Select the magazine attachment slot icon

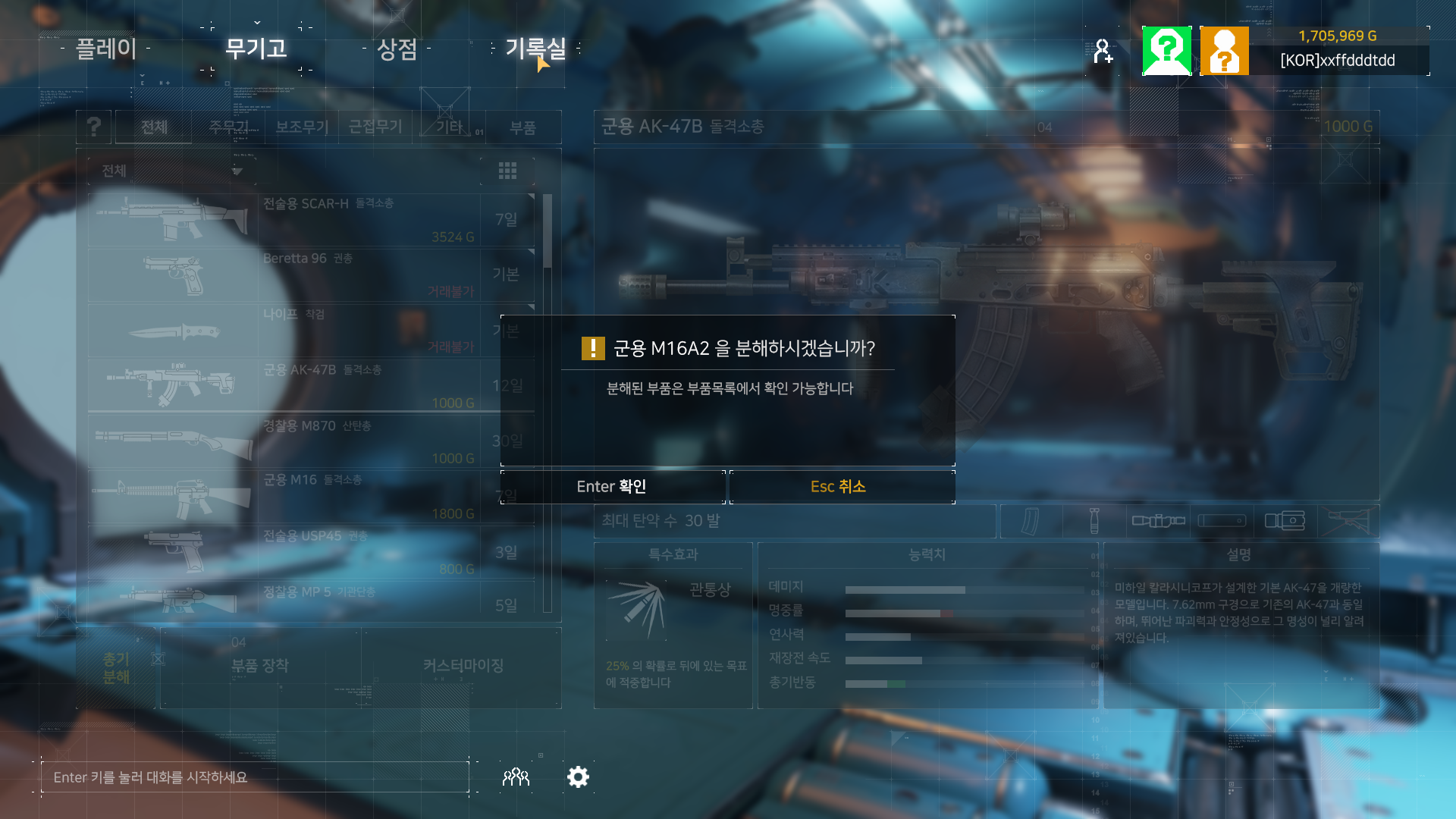point(1030,521)
